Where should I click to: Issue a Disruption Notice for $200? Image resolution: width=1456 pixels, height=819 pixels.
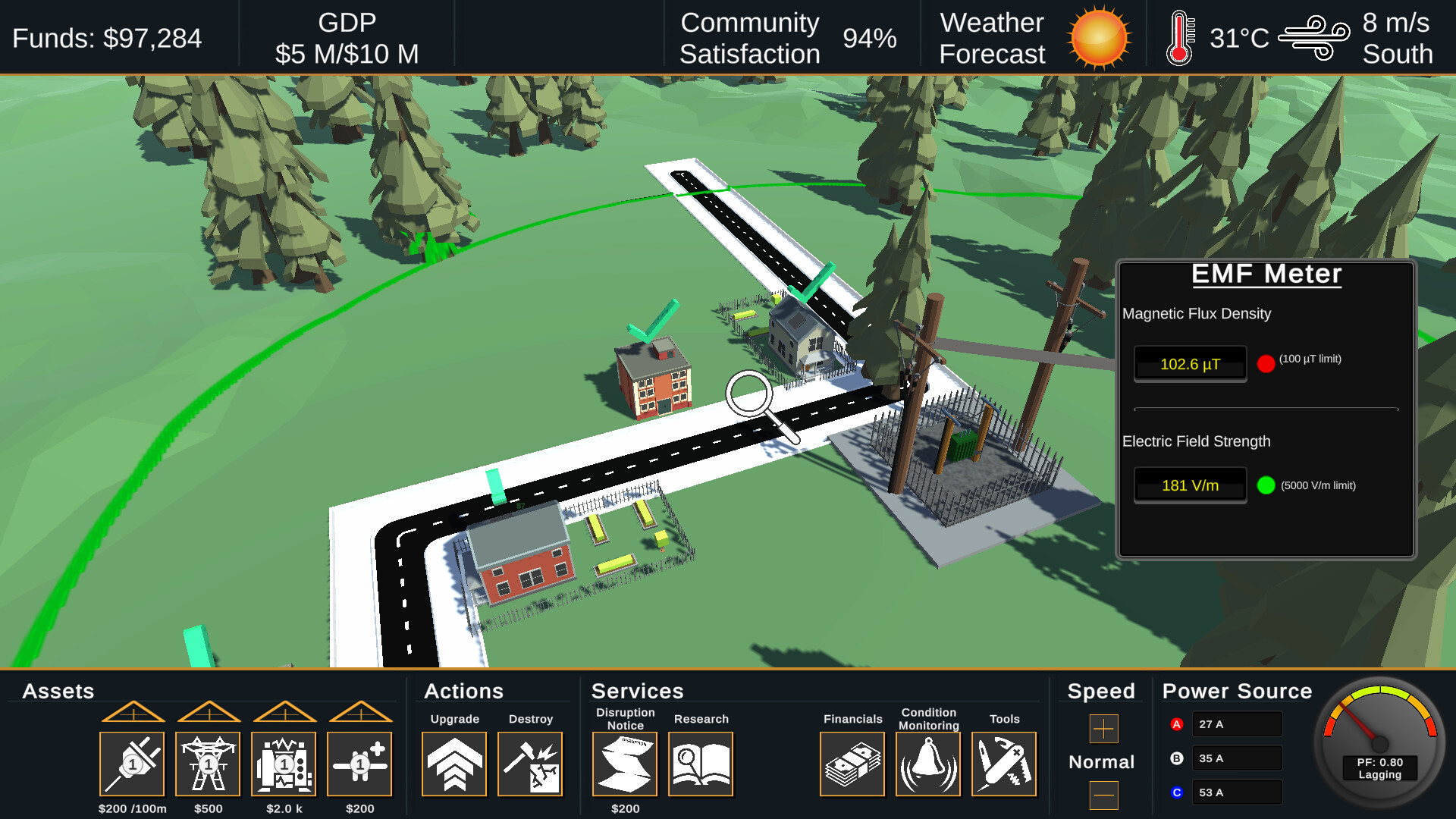click(x=624, y=764)
